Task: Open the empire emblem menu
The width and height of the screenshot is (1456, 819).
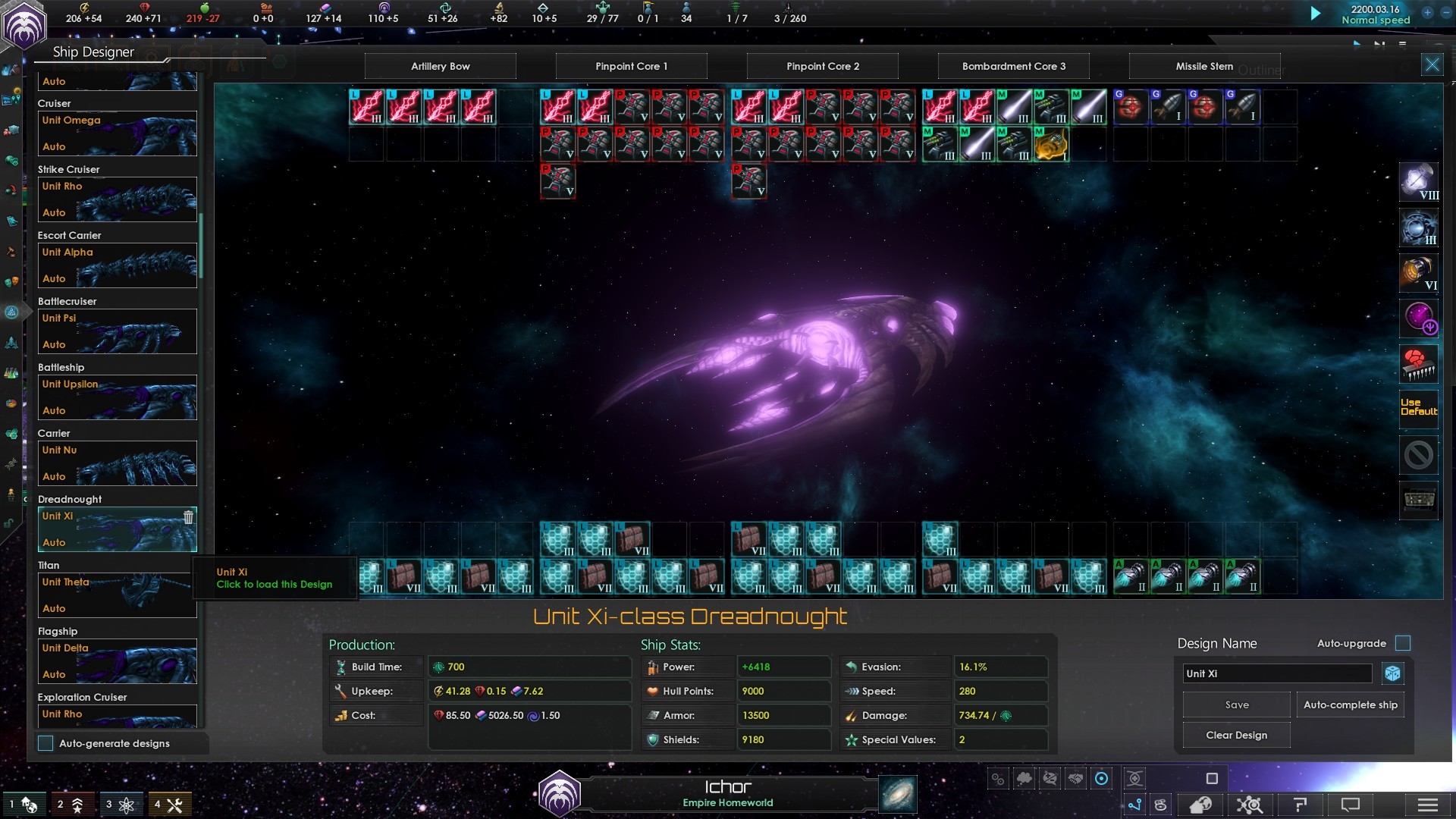Action: tap(24, 26)
